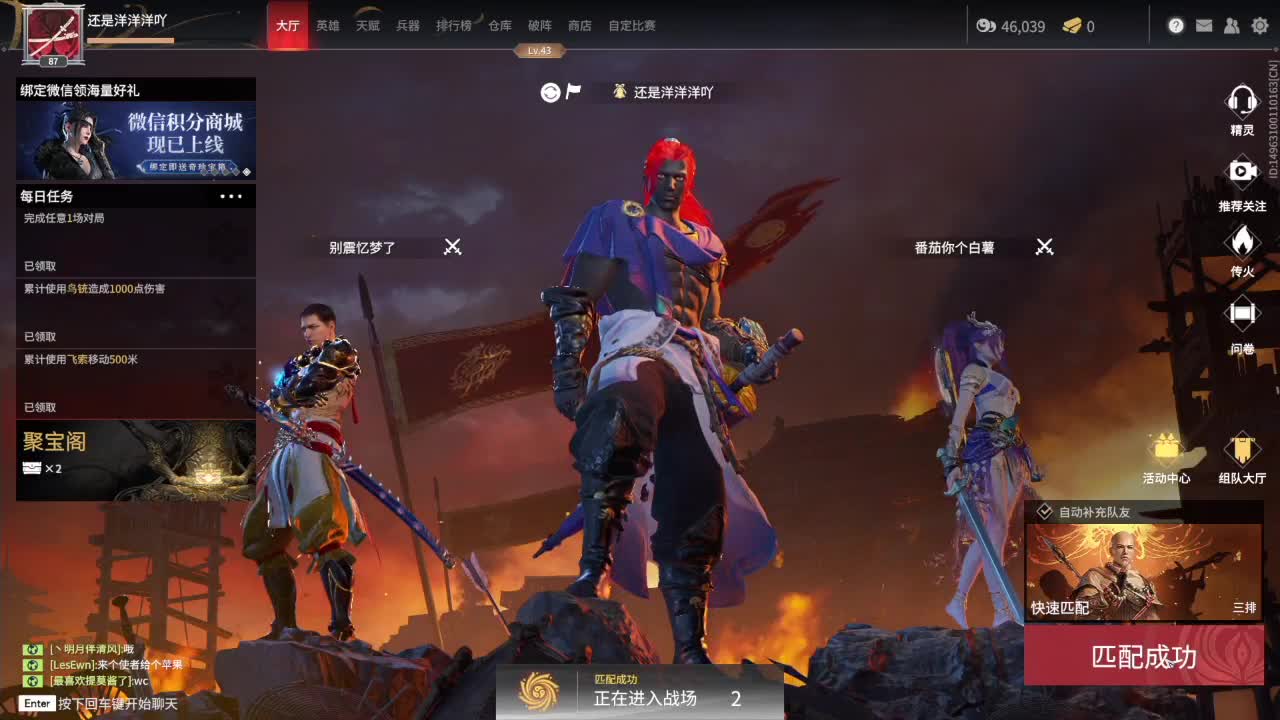Click the help question mark icon
The width and height of the screenshot is (1280, 720).
click(1176, 26)
